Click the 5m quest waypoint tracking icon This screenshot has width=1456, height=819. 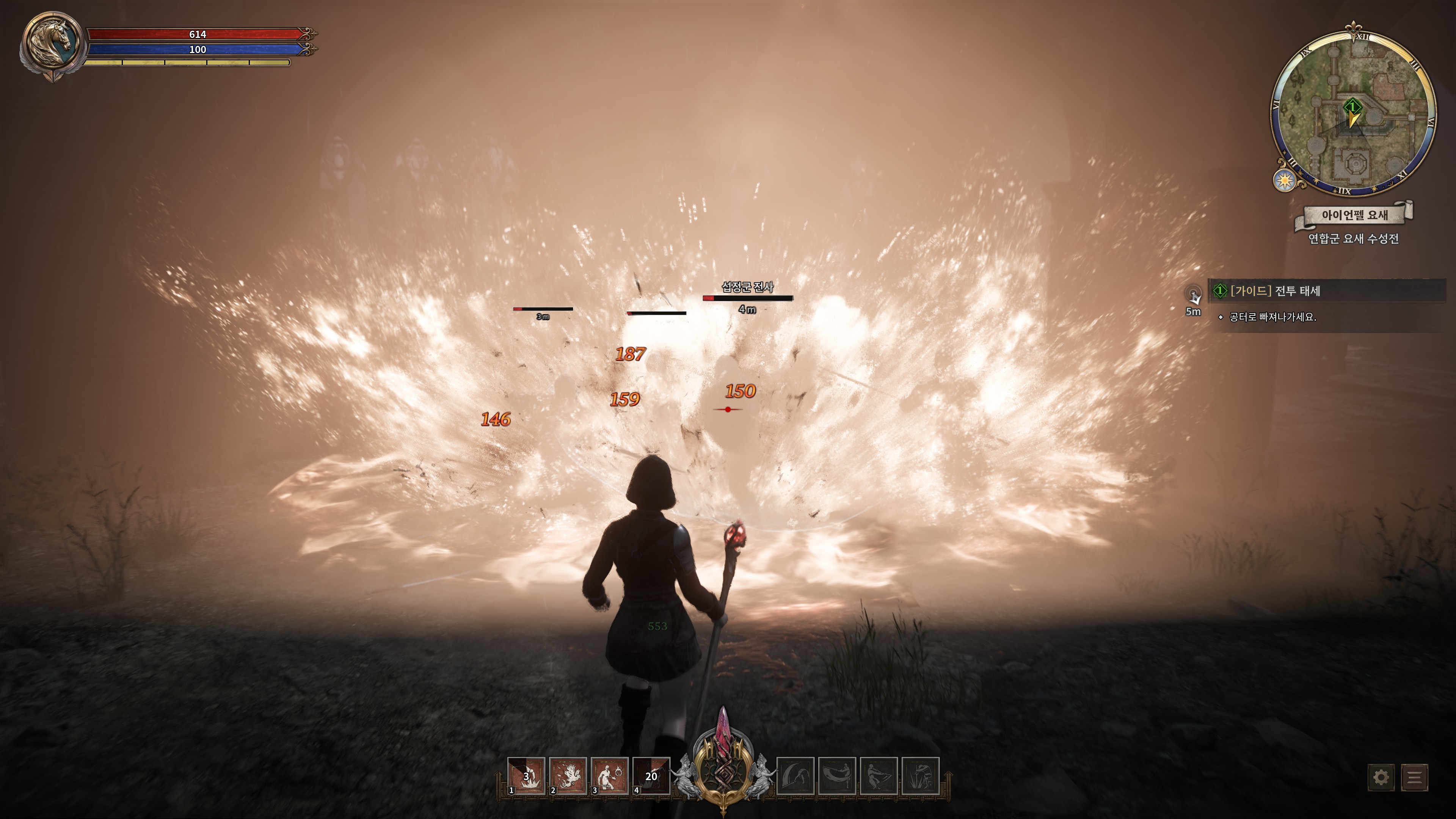pyautogui.click(x=1193, y=295)
